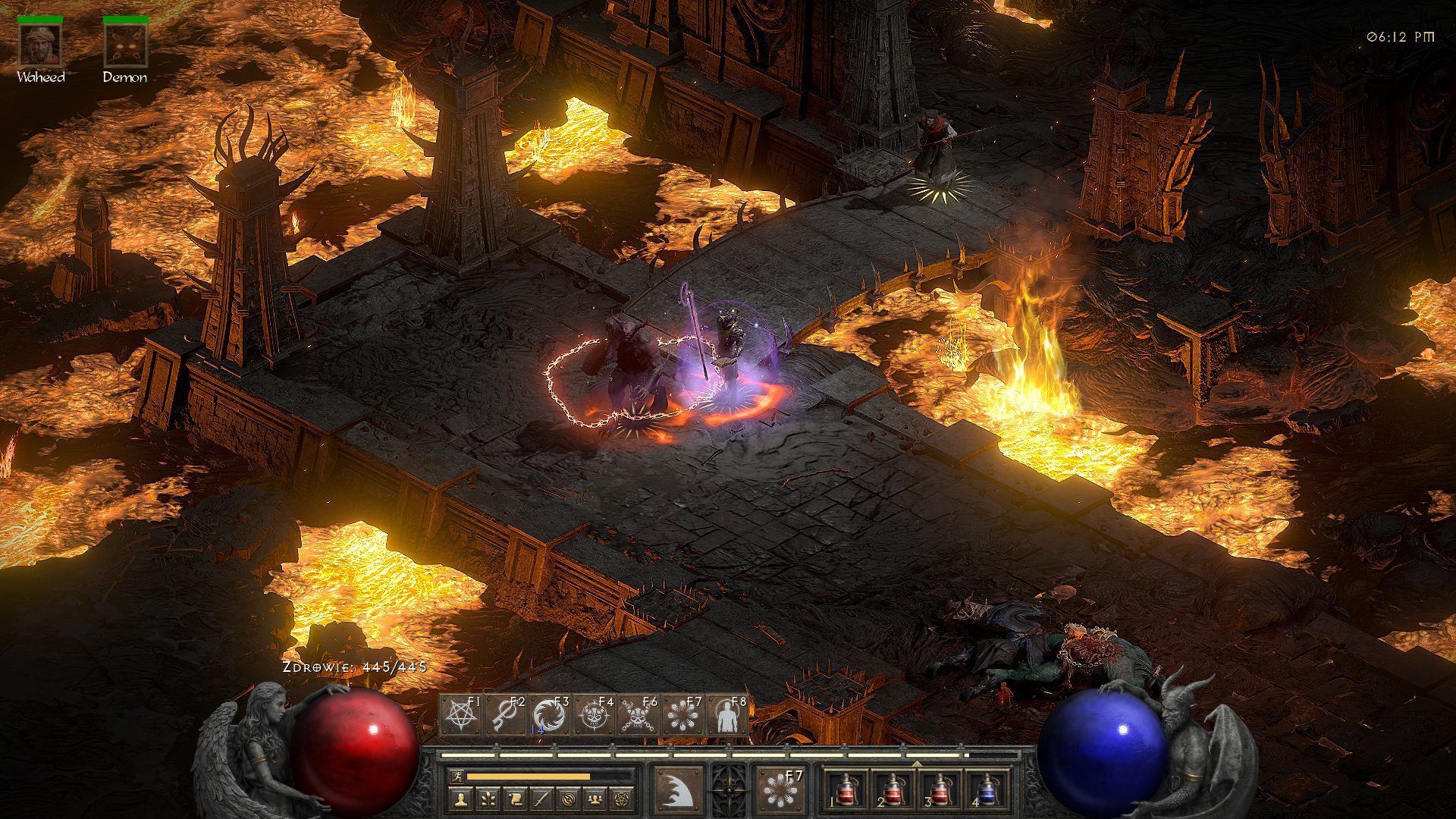Pick the F8 human silhouette skill

(x=727, y=716)
